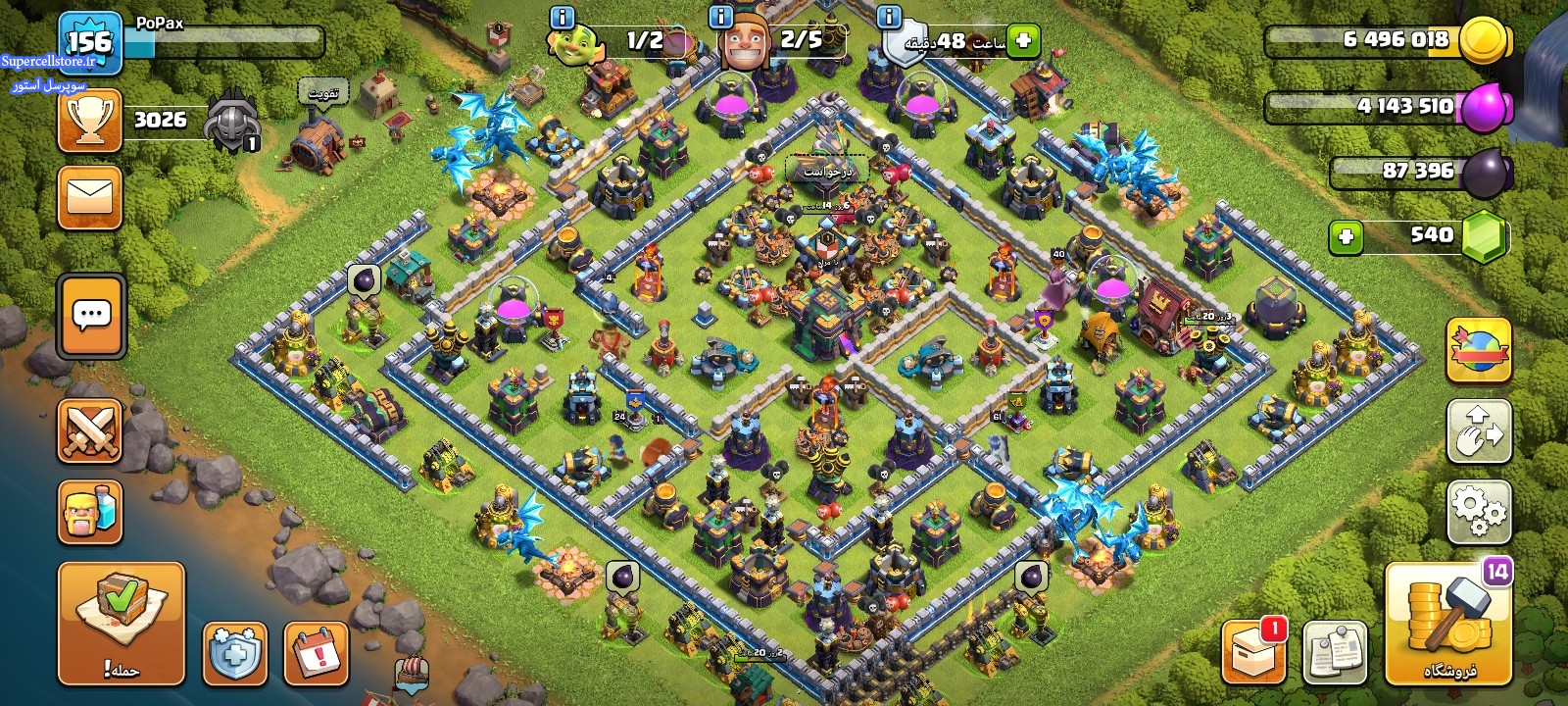
Task: Show builder info above the 2/5 counter
Action: (720, 17)
